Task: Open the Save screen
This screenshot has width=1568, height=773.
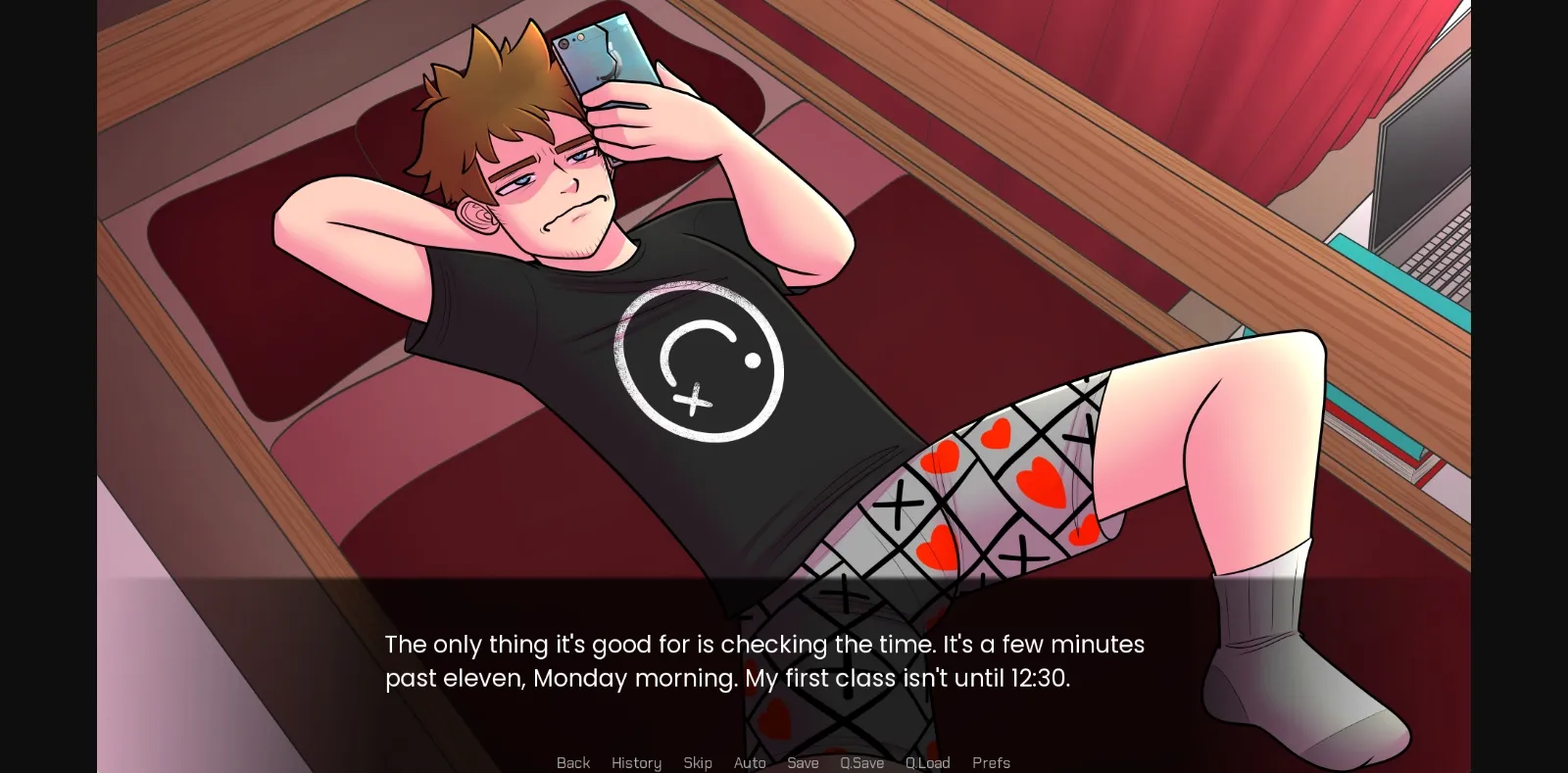Action: [803, 762]
